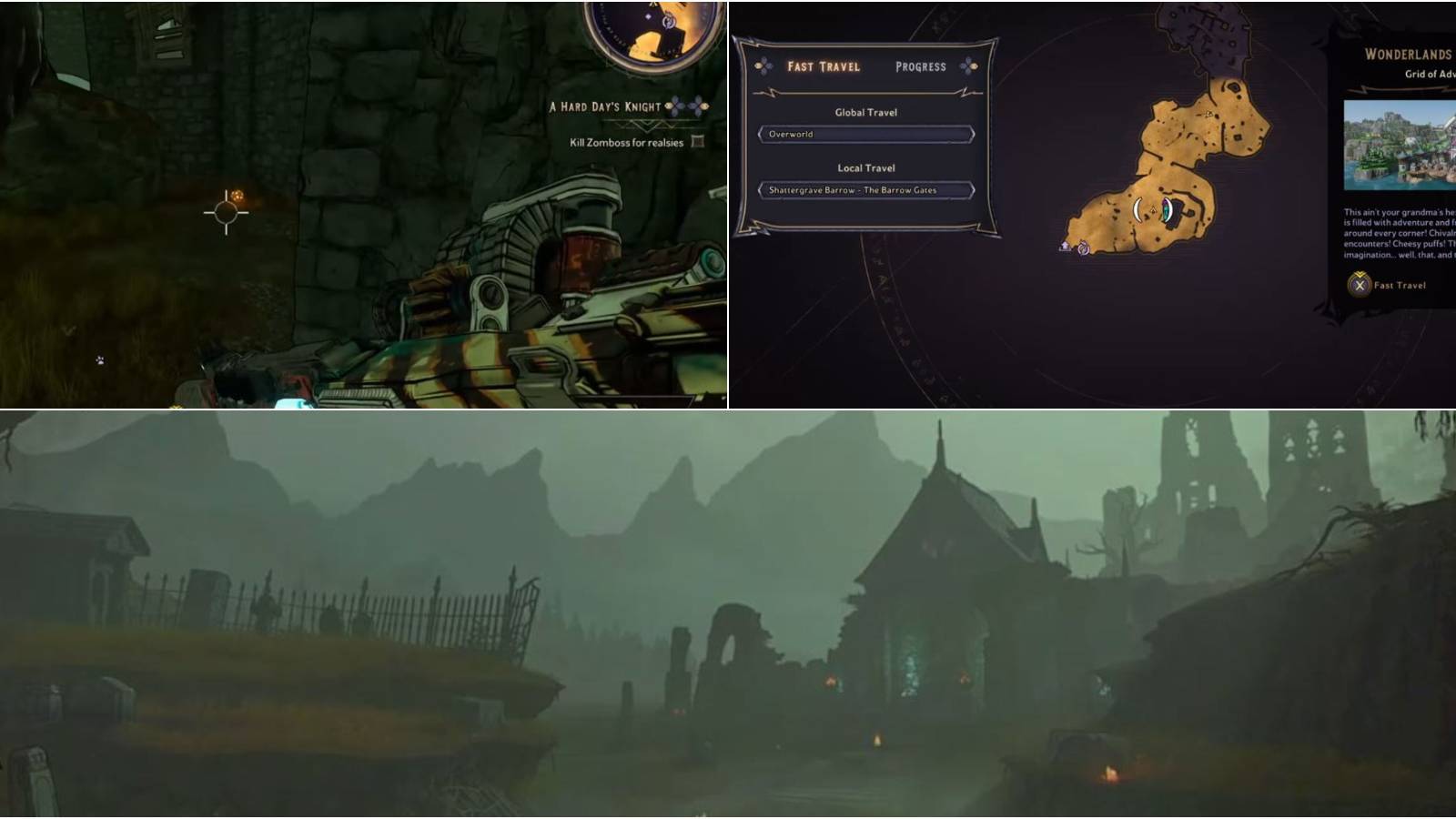1456x819 pixels.
Task: Click the glowing orange pickup near the crosshair
Action: tap(237, 194)
